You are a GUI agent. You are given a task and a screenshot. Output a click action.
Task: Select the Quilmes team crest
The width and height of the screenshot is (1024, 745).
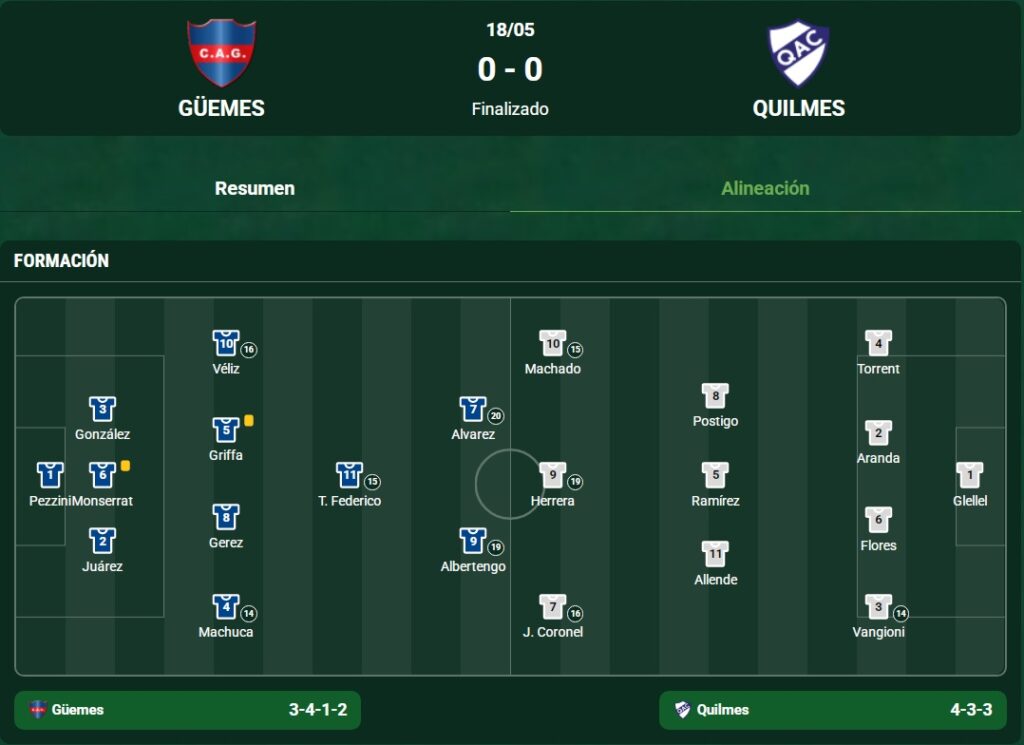798,52
